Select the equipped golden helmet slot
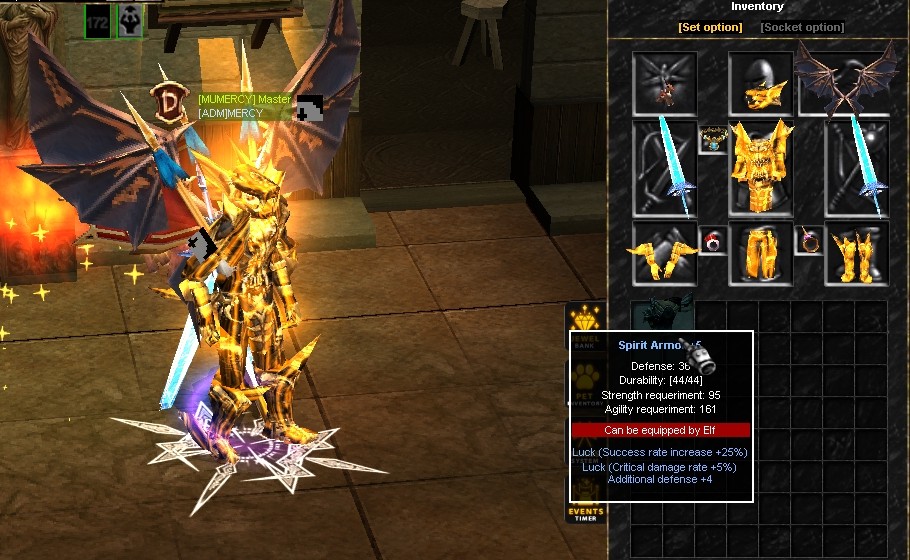 760,84
